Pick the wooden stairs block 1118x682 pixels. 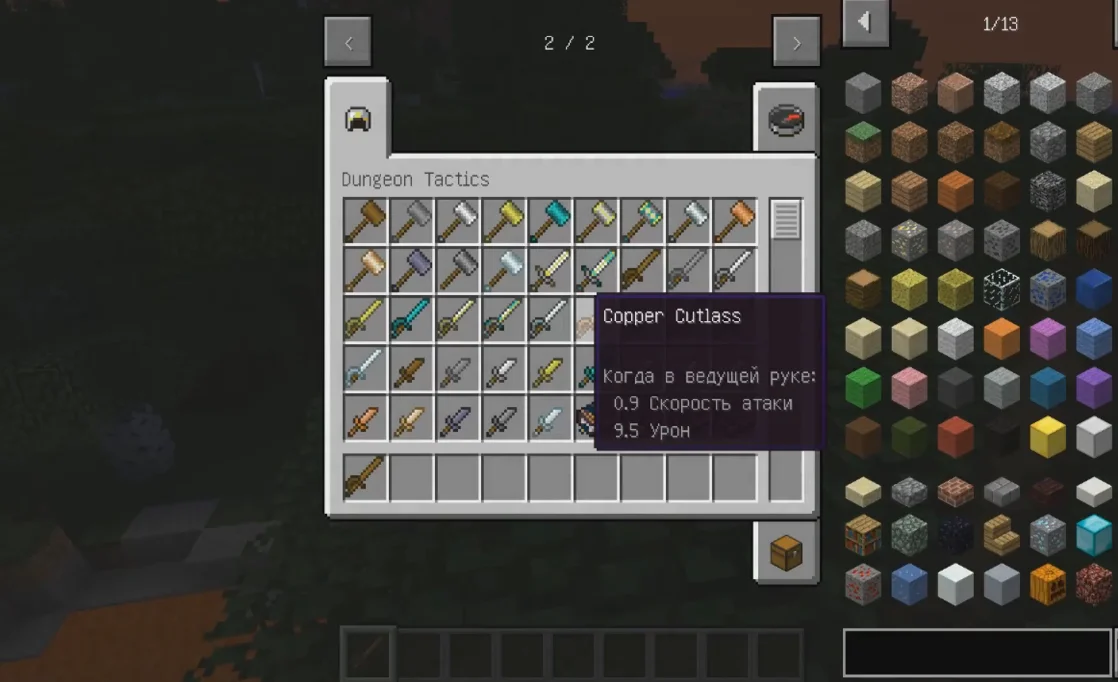[x=1002, y=535]
